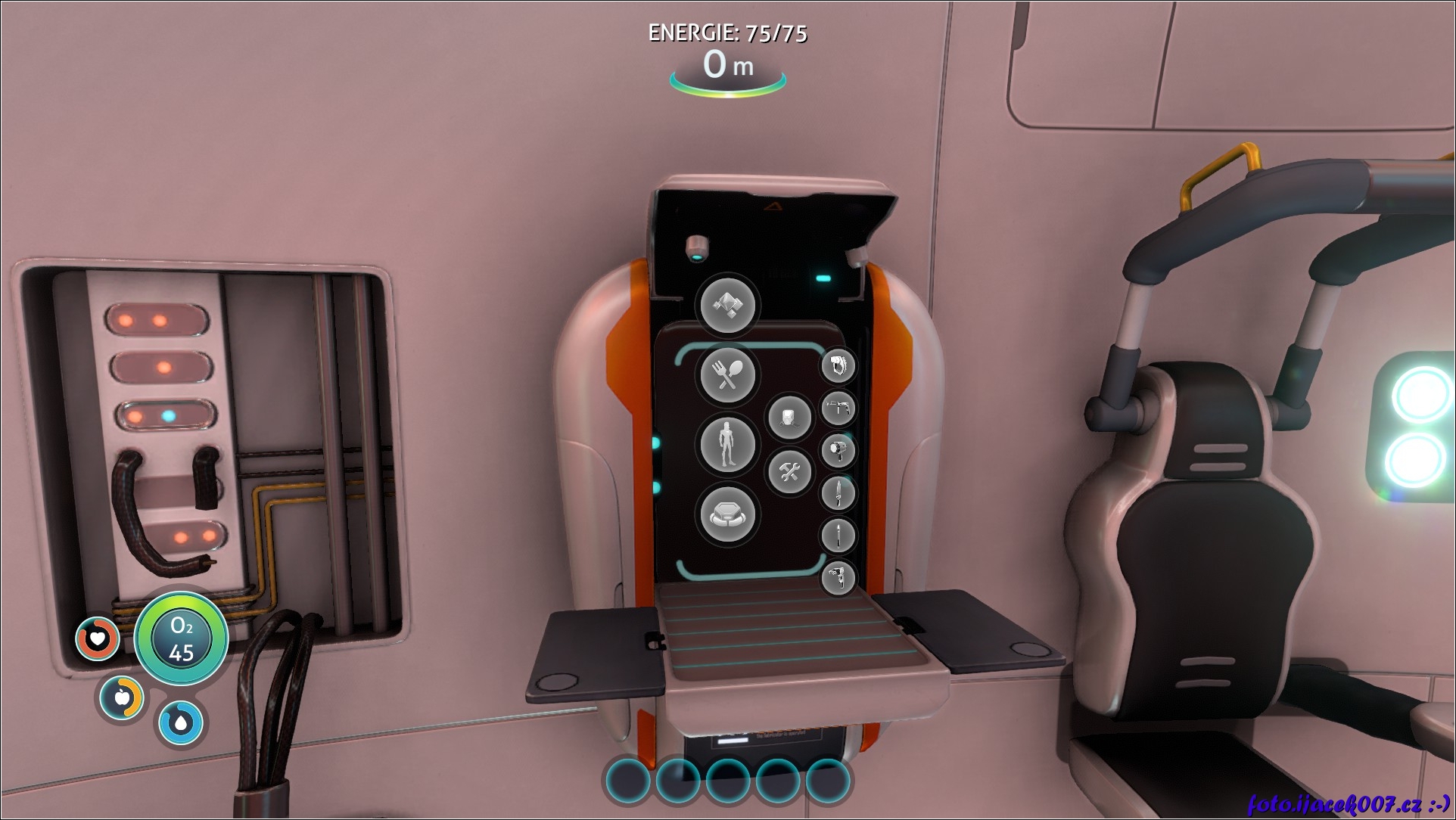
Task: Select the Tools hammer and wrench subcategory
Action: point(789,472)
